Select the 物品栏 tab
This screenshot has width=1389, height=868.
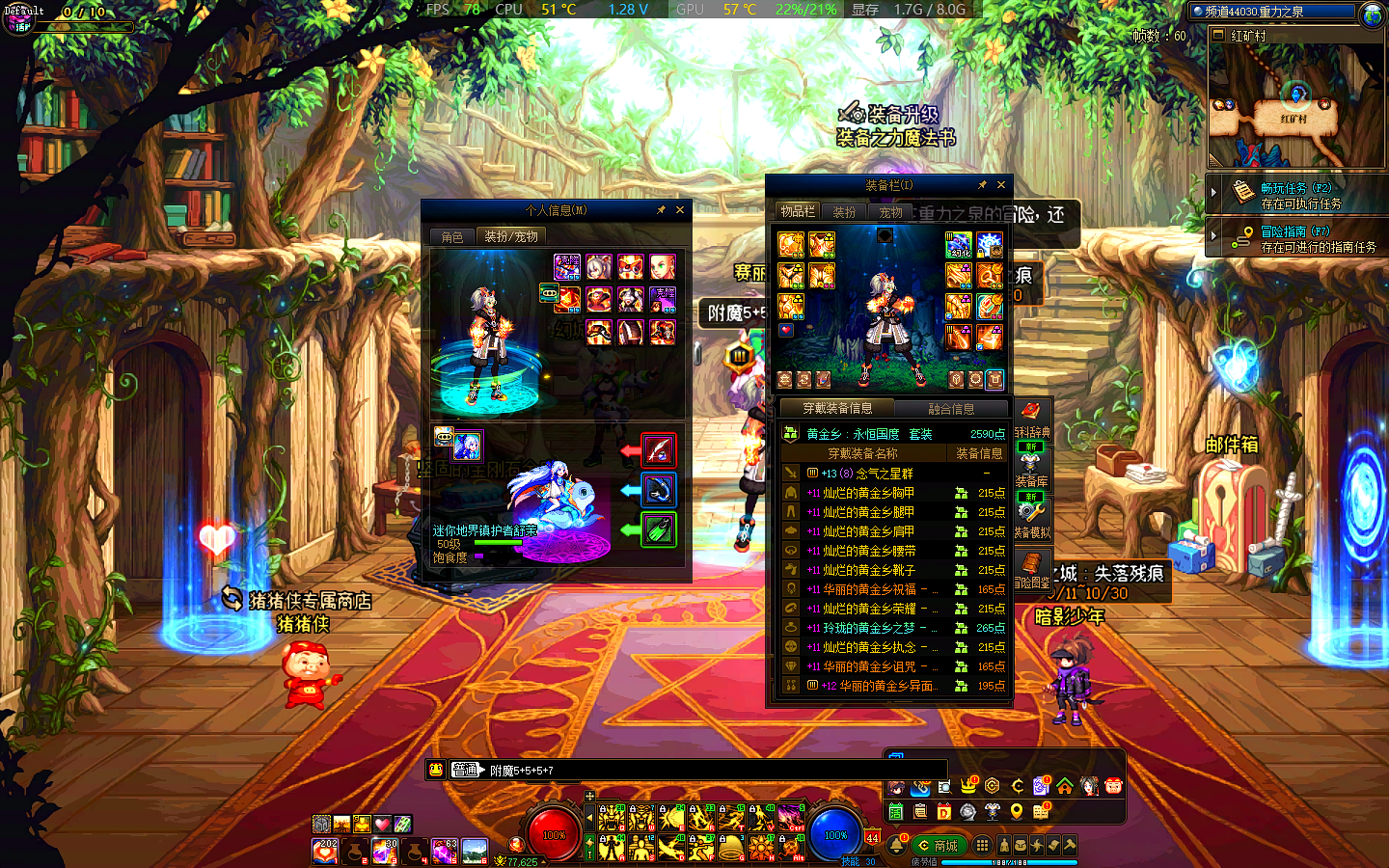pos(798,212)
